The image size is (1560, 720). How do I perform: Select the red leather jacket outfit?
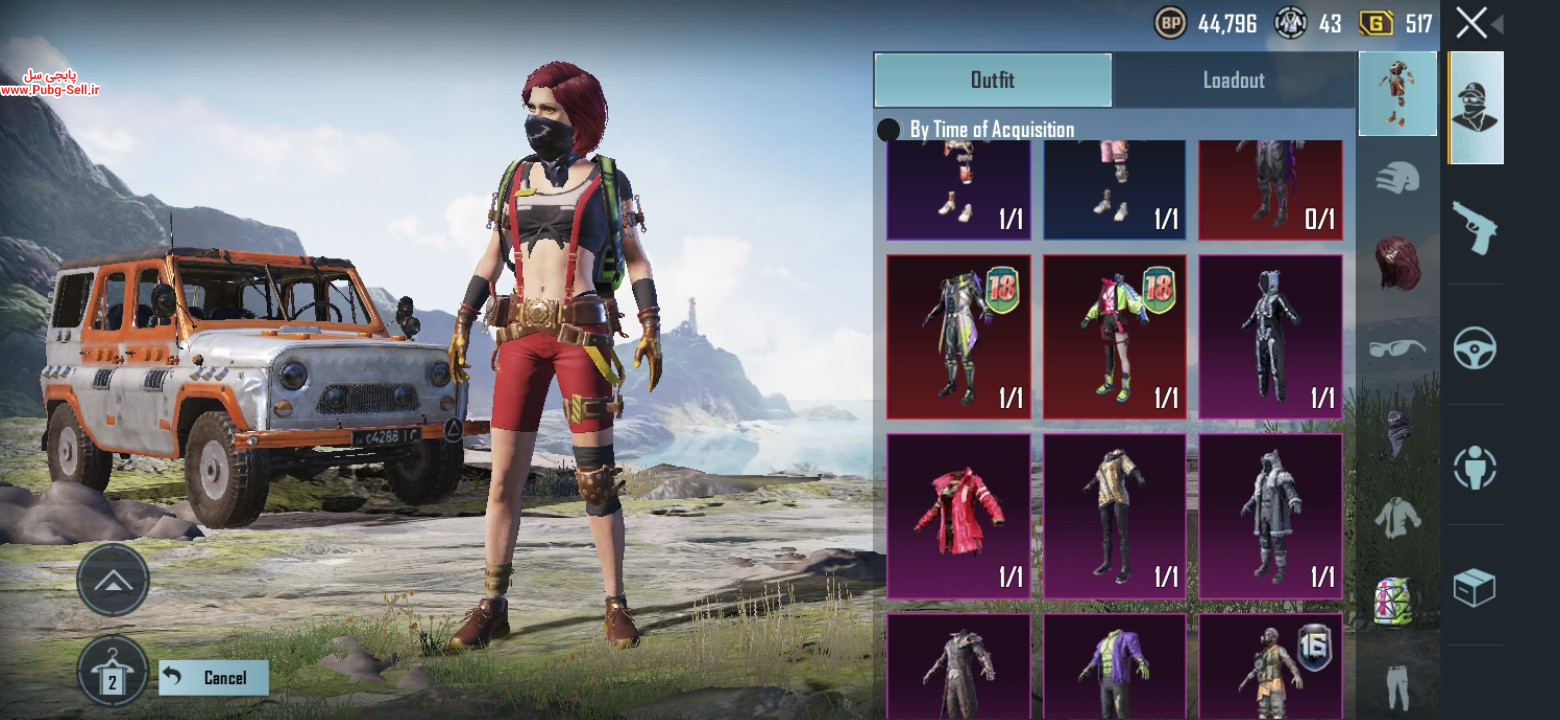[958, 515]
